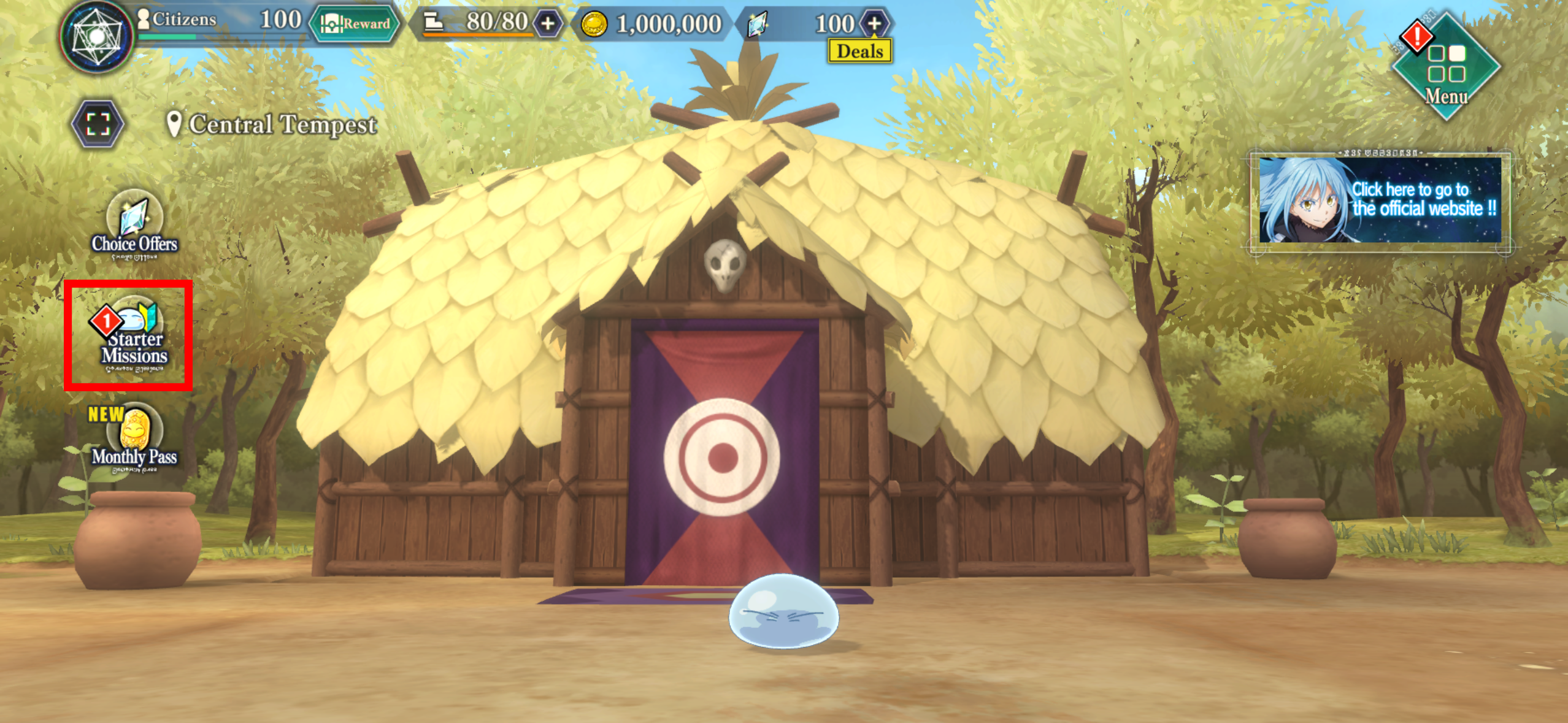This screenshot has width=1568, height=723.
Task: Claim the Citizens Reward
Action: 355,24
